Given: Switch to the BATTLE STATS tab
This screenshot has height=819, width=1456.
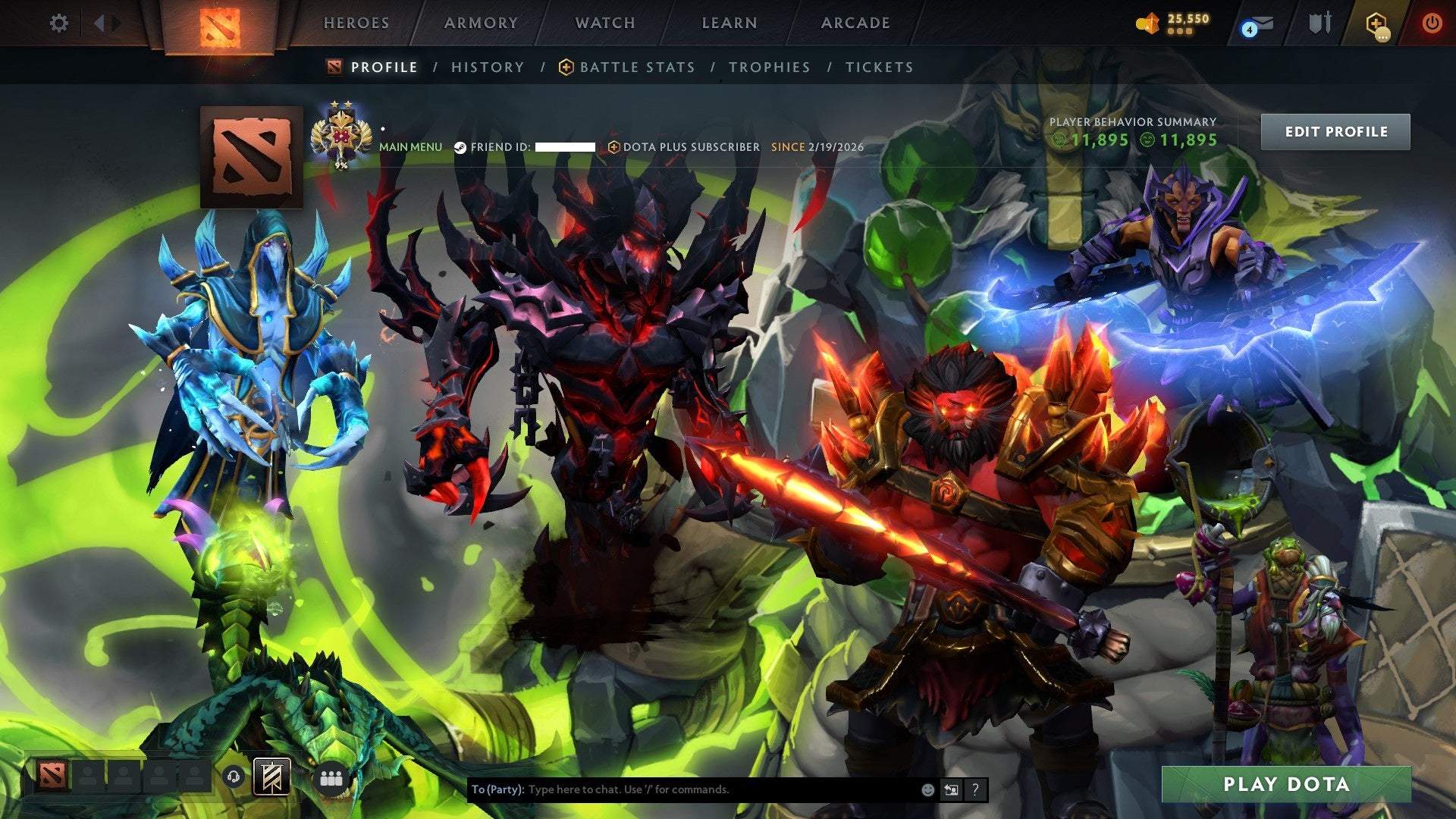Looking at the screenshot, I should 635,67.
